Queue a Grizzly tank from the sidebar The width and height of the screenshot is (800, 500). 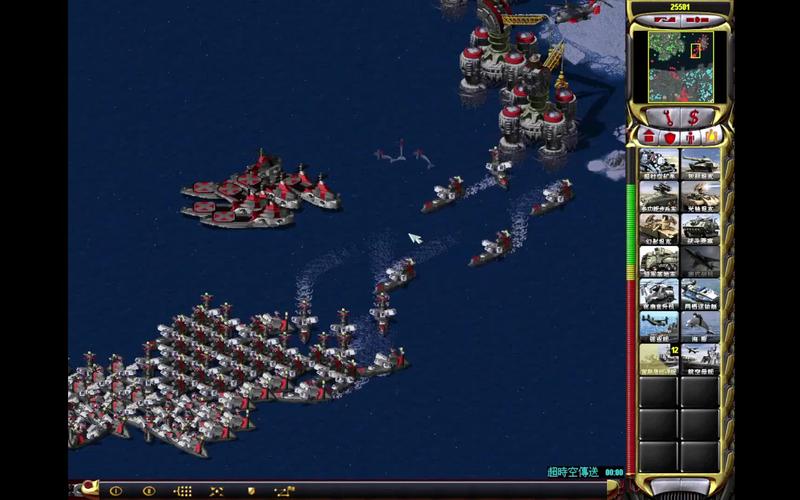(x=699, y=164)
